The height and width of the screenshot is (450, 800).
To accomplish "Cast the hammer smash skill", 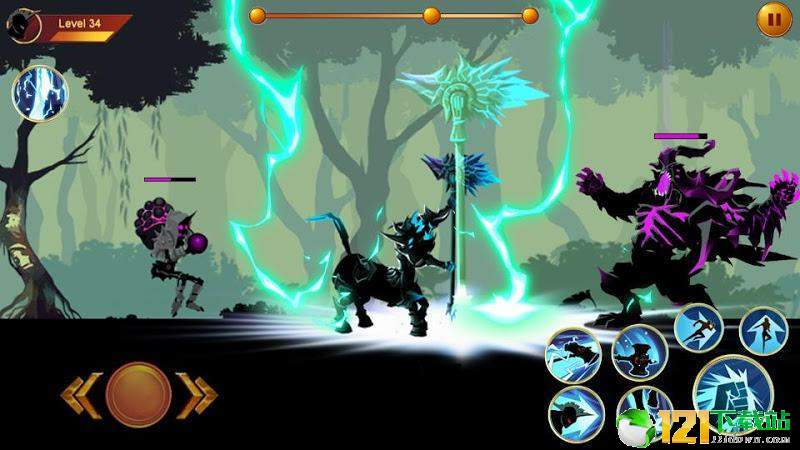I will coord(639,351).
